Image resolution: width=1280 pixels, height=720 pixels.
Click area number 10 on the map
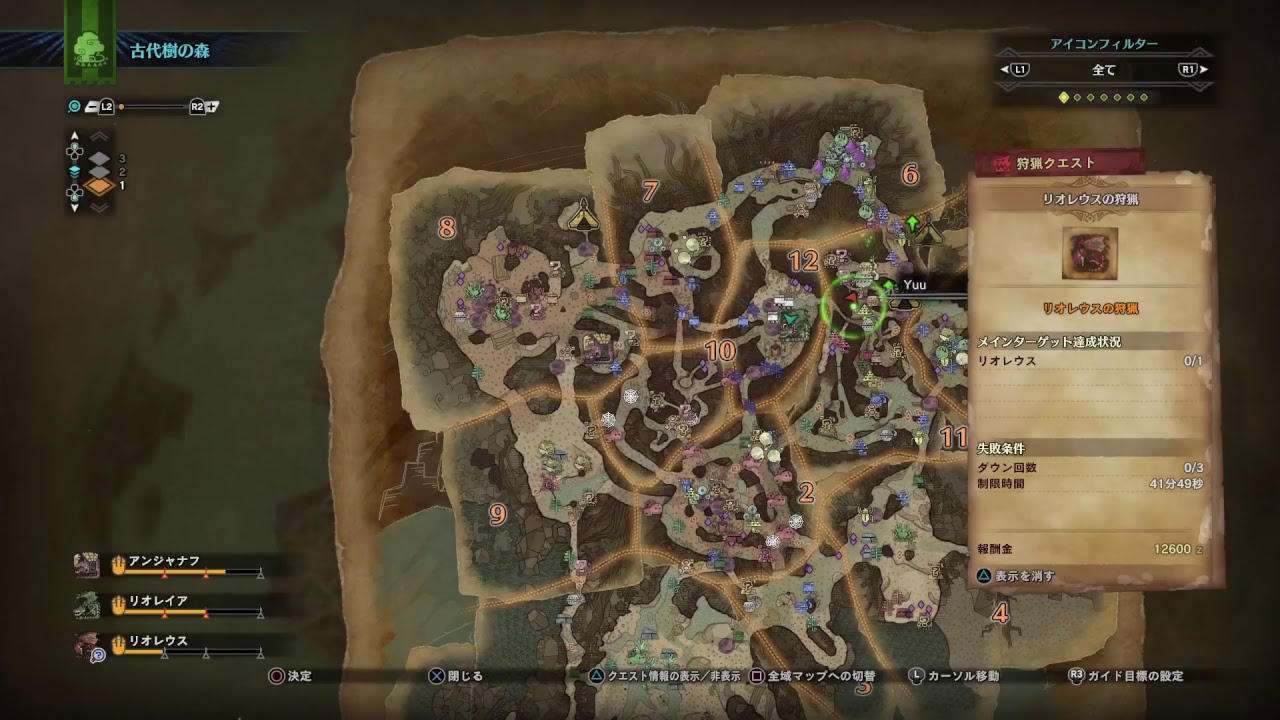[719, 350]
